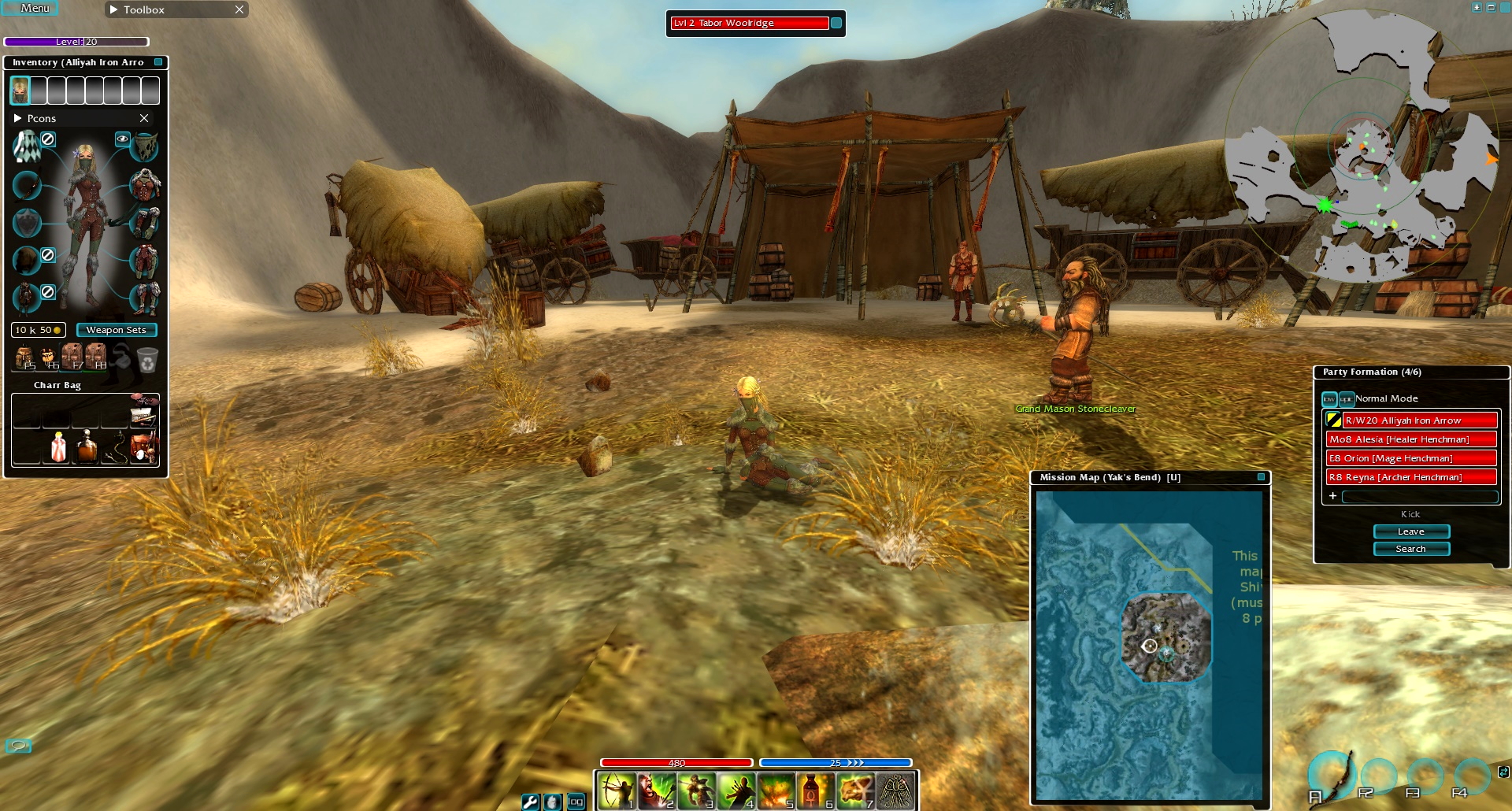Leave the party
This screenshot has height=811, width=1512.
pyautogui.click(x=1410, y=531)
